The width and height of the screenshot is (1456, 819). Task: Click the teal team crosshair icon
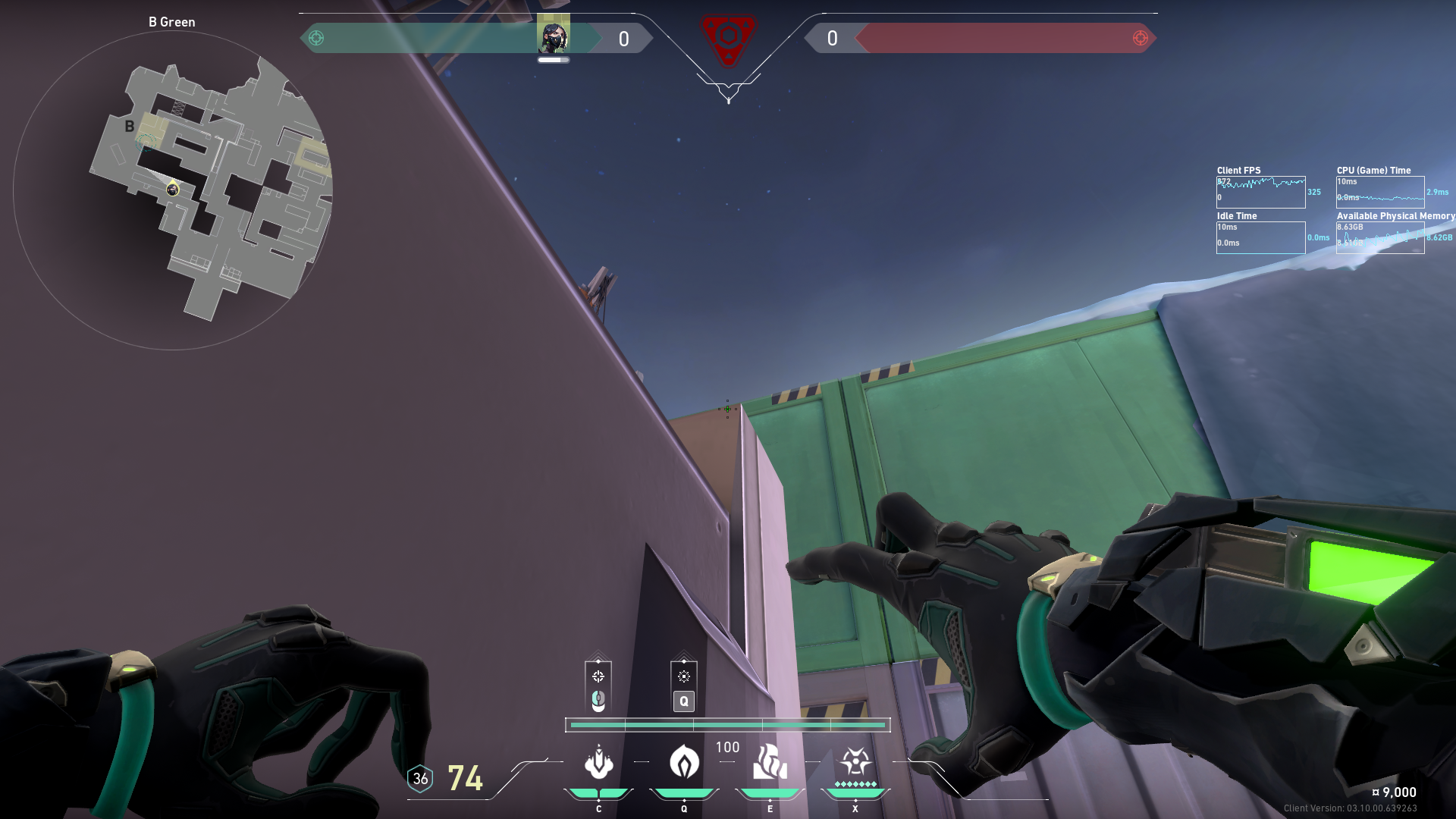click(x=316, y=38)
